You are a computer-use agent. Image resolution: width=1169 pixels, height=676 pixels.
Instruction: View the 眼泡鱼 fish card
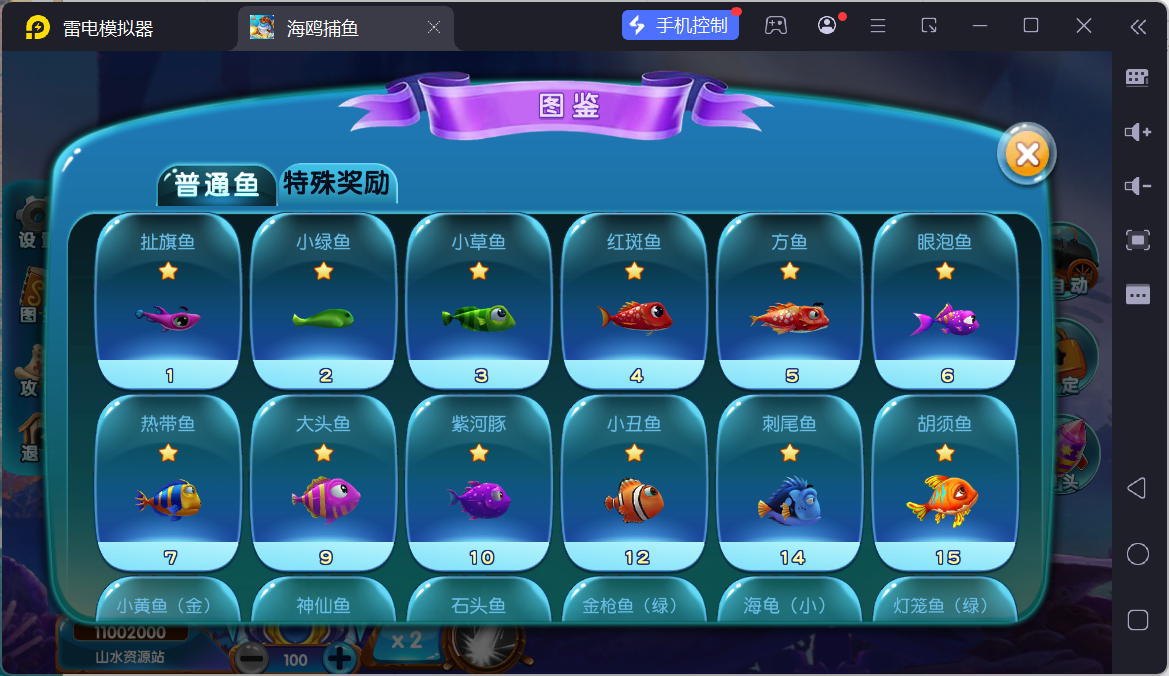pos(945,300)
